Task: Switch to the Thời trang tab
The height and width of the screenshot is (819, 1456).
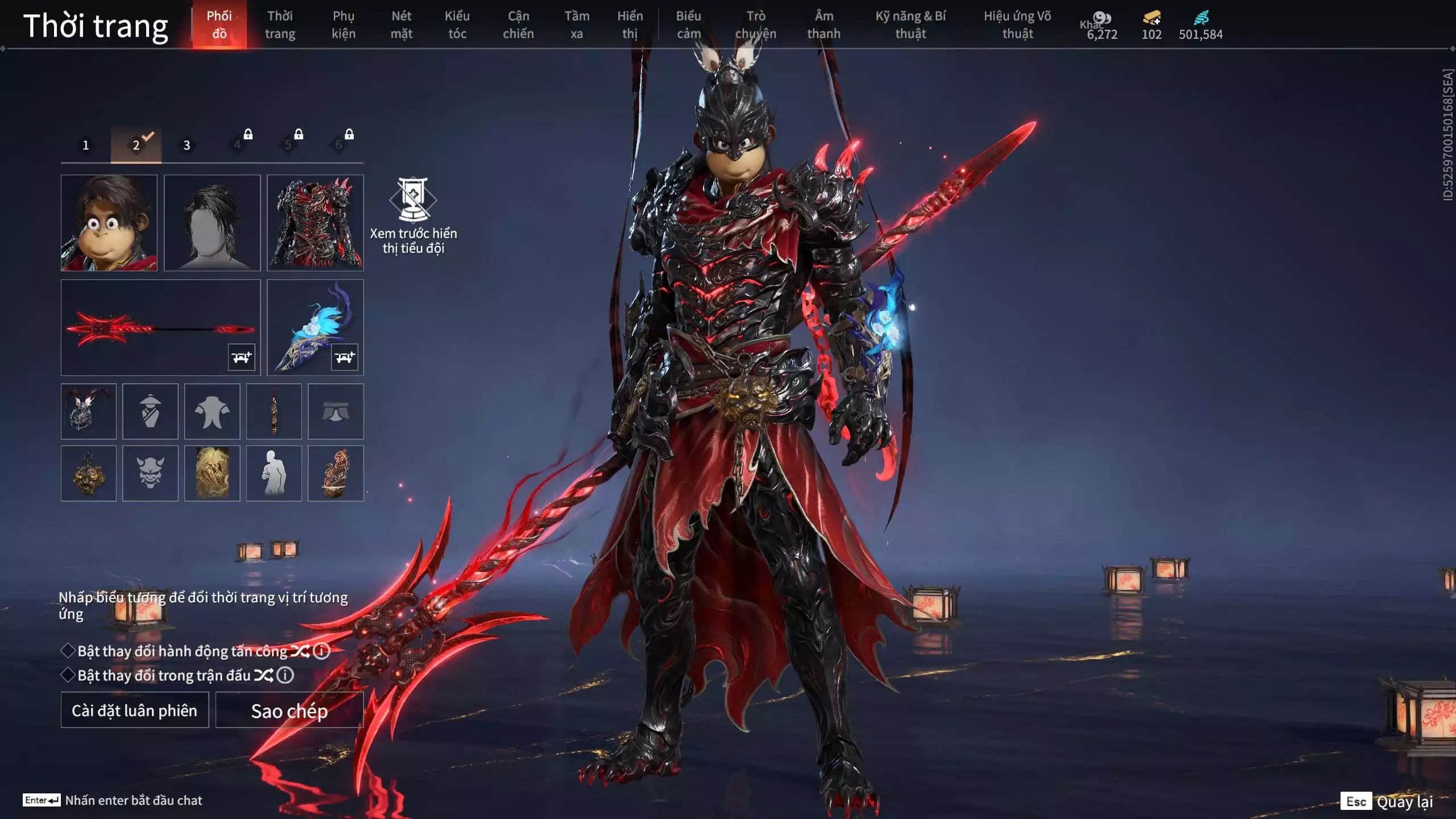Action: pyautogui.click(x=280, y=24)
